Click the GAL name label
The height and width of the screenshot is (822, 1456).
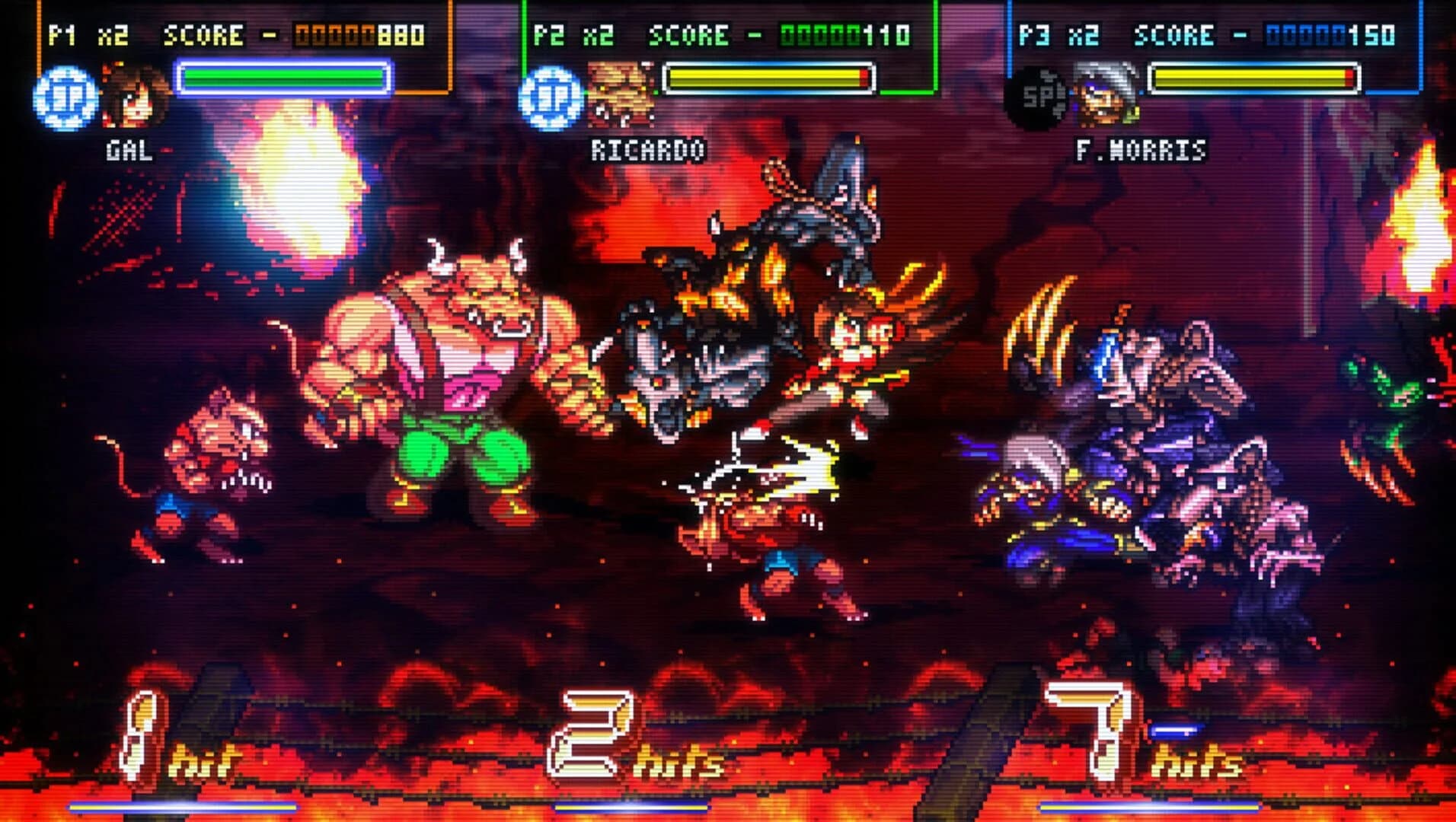coord(128,149)
